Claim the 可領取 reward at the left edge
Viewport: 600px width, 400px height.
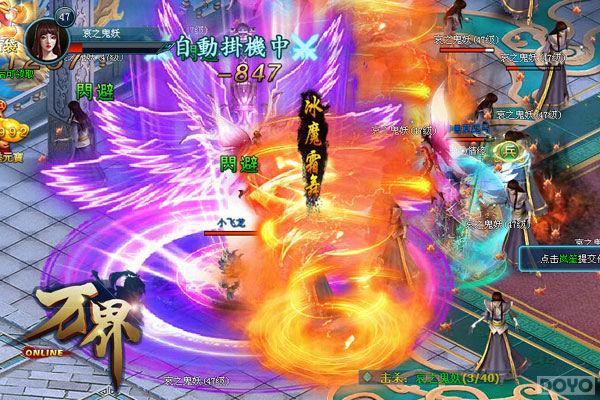[8, 60]
